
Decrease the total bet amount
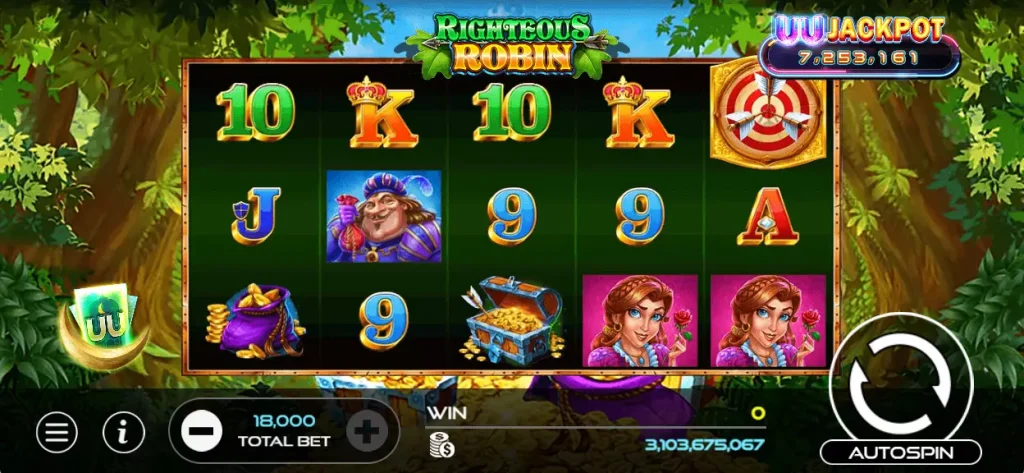tap(201, 432)
